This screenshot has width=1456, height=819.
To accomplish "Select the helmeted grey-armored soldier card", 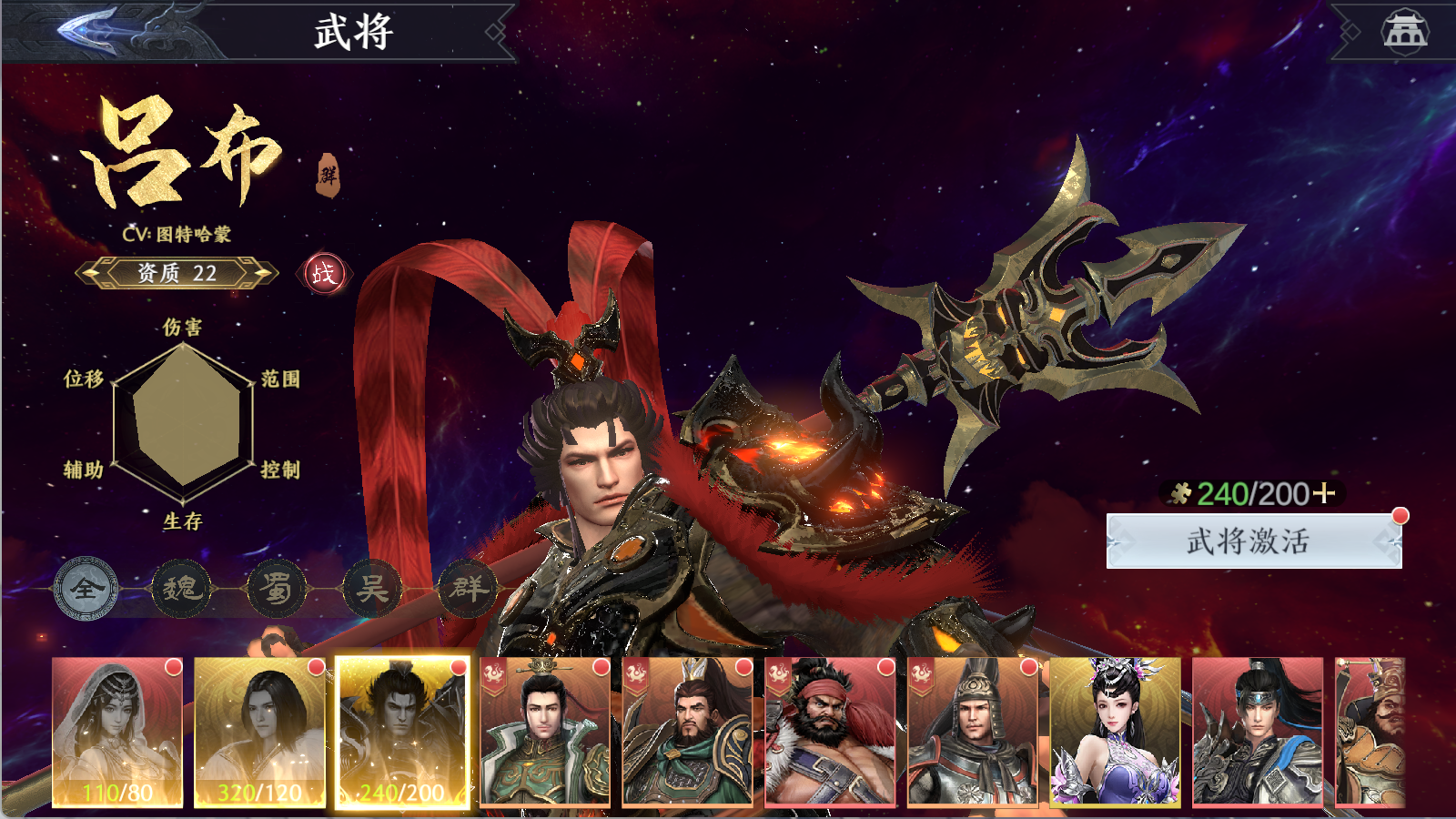I will pyautogui.click(x=972, y=733).
